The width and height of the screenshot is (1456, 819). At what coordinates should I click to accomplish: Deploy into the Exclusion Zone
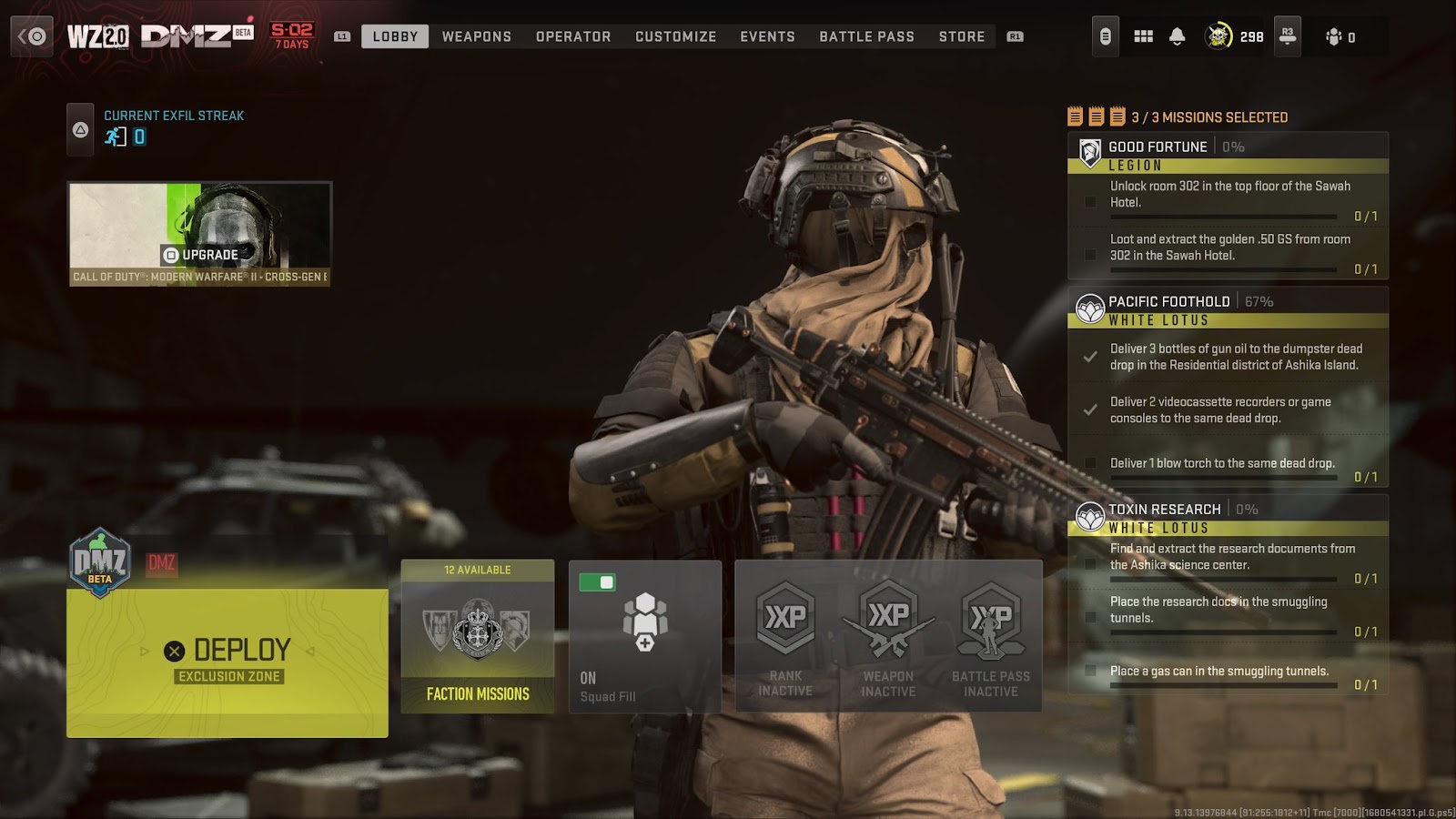coord(227,662)
